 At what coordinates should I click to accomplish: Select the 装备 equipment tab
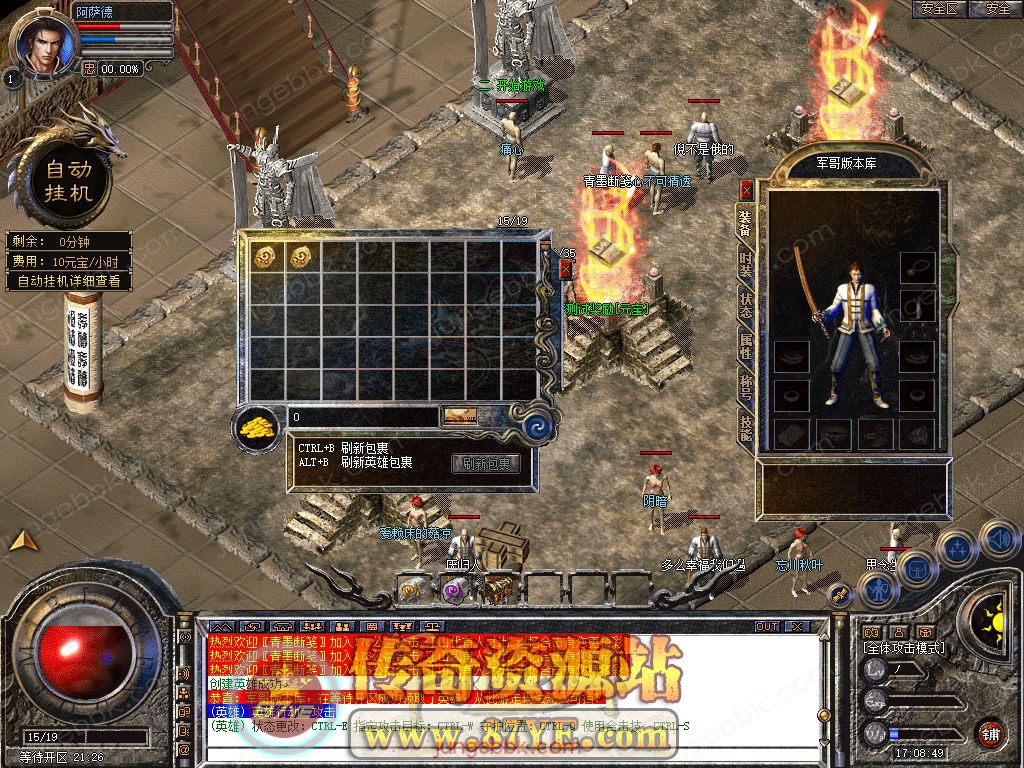pyautogui.click(x=746, y=223)
